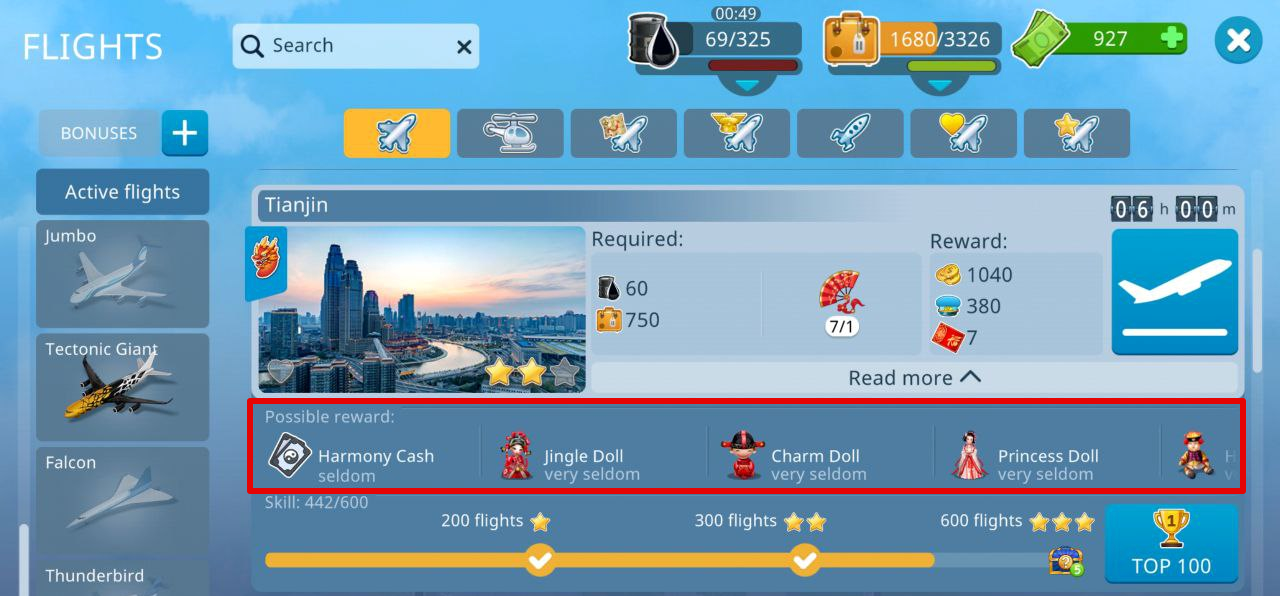Add bonuses with the plus button

[185, 133]
